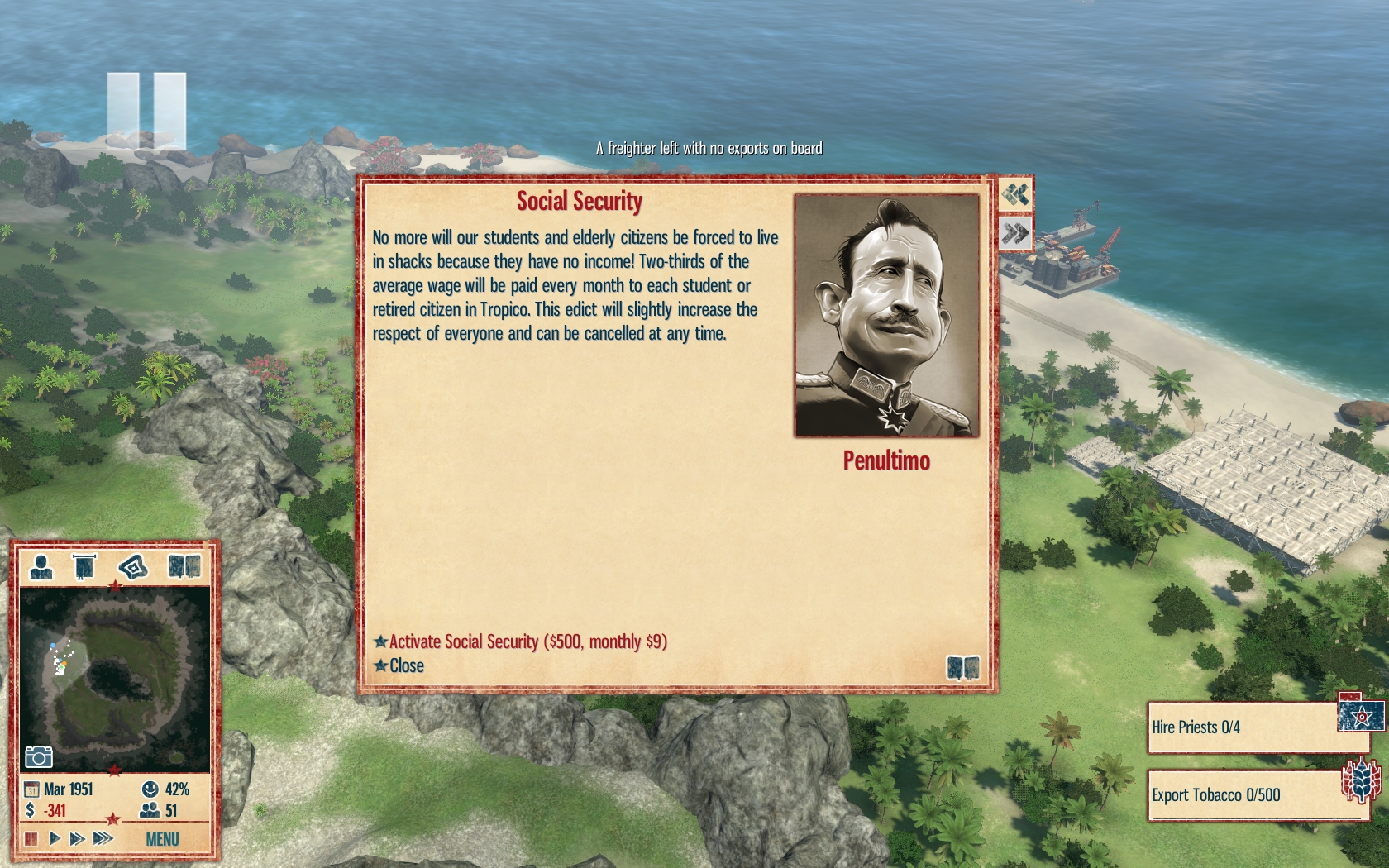This screenshot has height=868, width=1389.
Task: Set game speed to normal play
Action: [x=55, y=838]
